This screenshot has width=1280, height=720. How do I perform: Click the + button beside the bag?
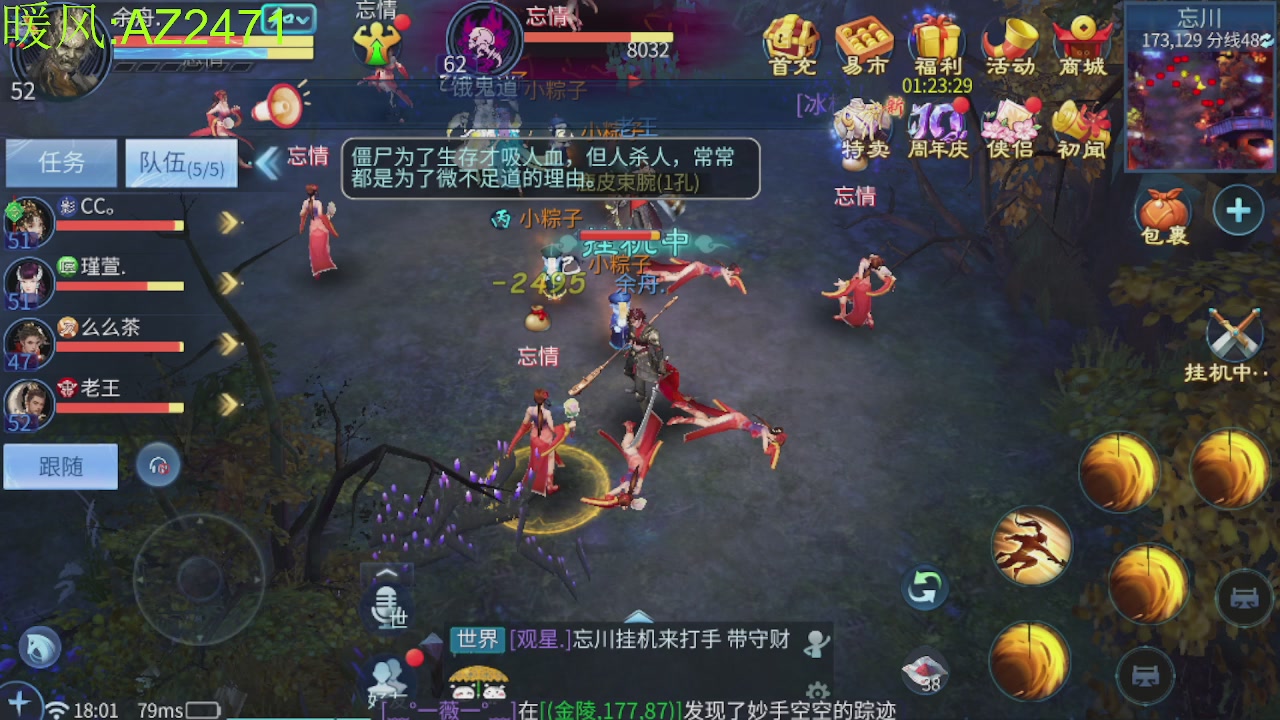pyautogui.click(x=1238, y=212)
